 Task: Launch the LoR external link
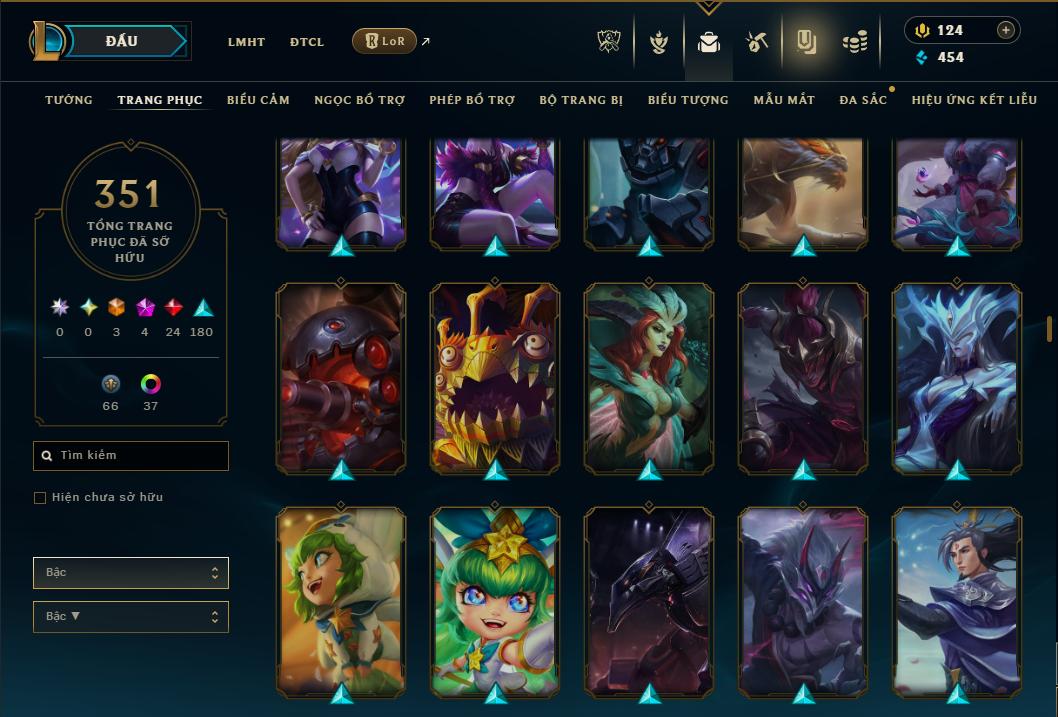coord(385,41)
